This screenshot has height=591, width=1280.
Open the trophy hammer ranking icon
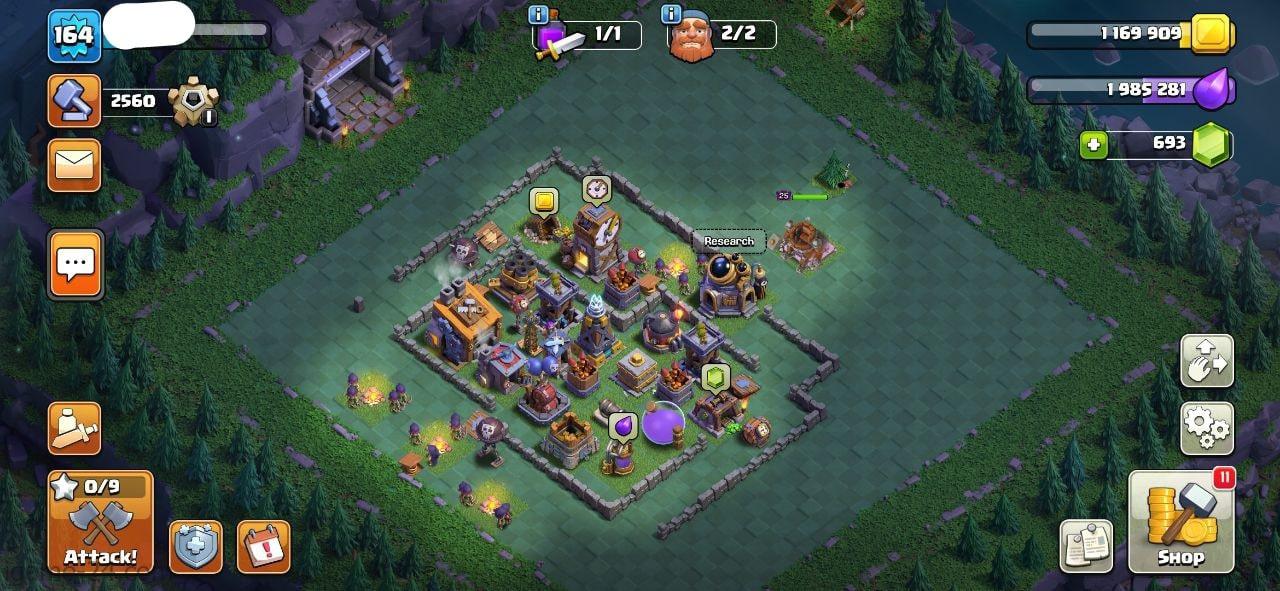click(74, 100)
